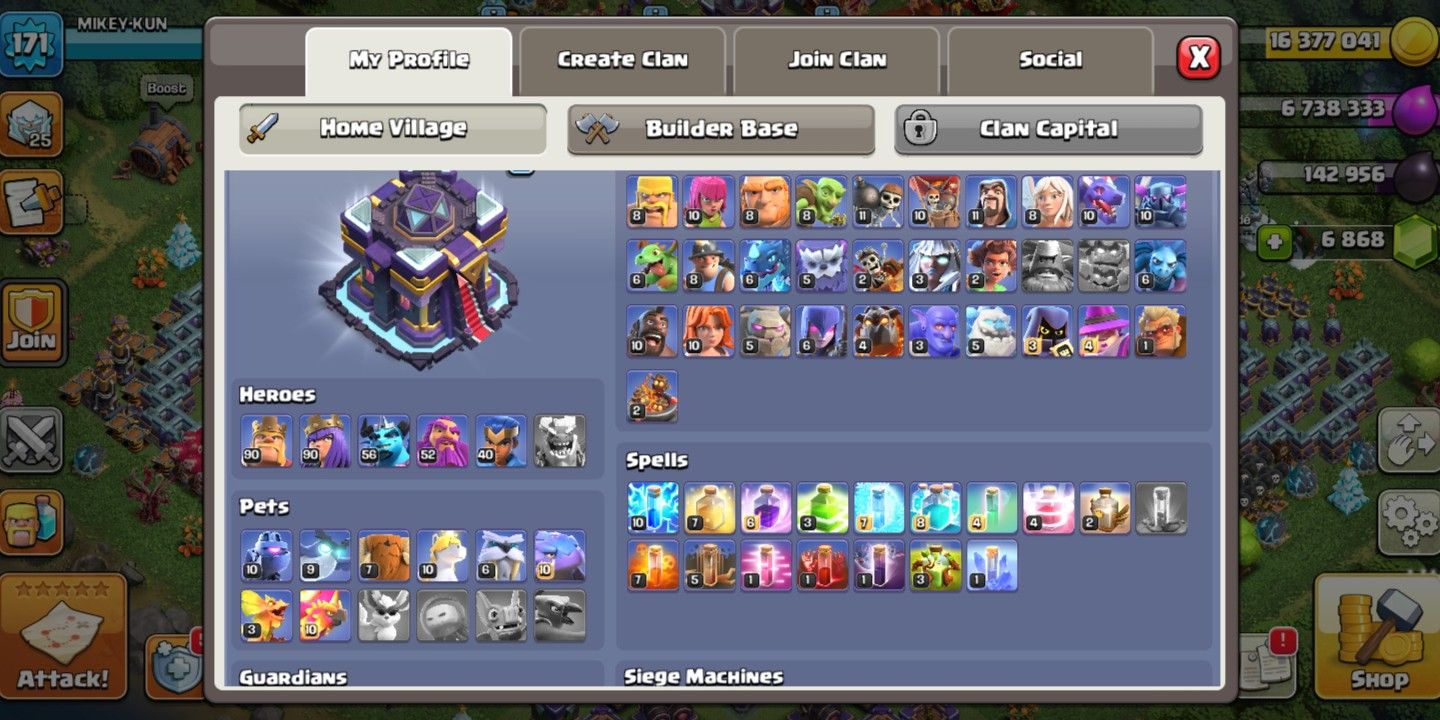View the Builder Base profile

pyautogui.click(x=721, y=128)
